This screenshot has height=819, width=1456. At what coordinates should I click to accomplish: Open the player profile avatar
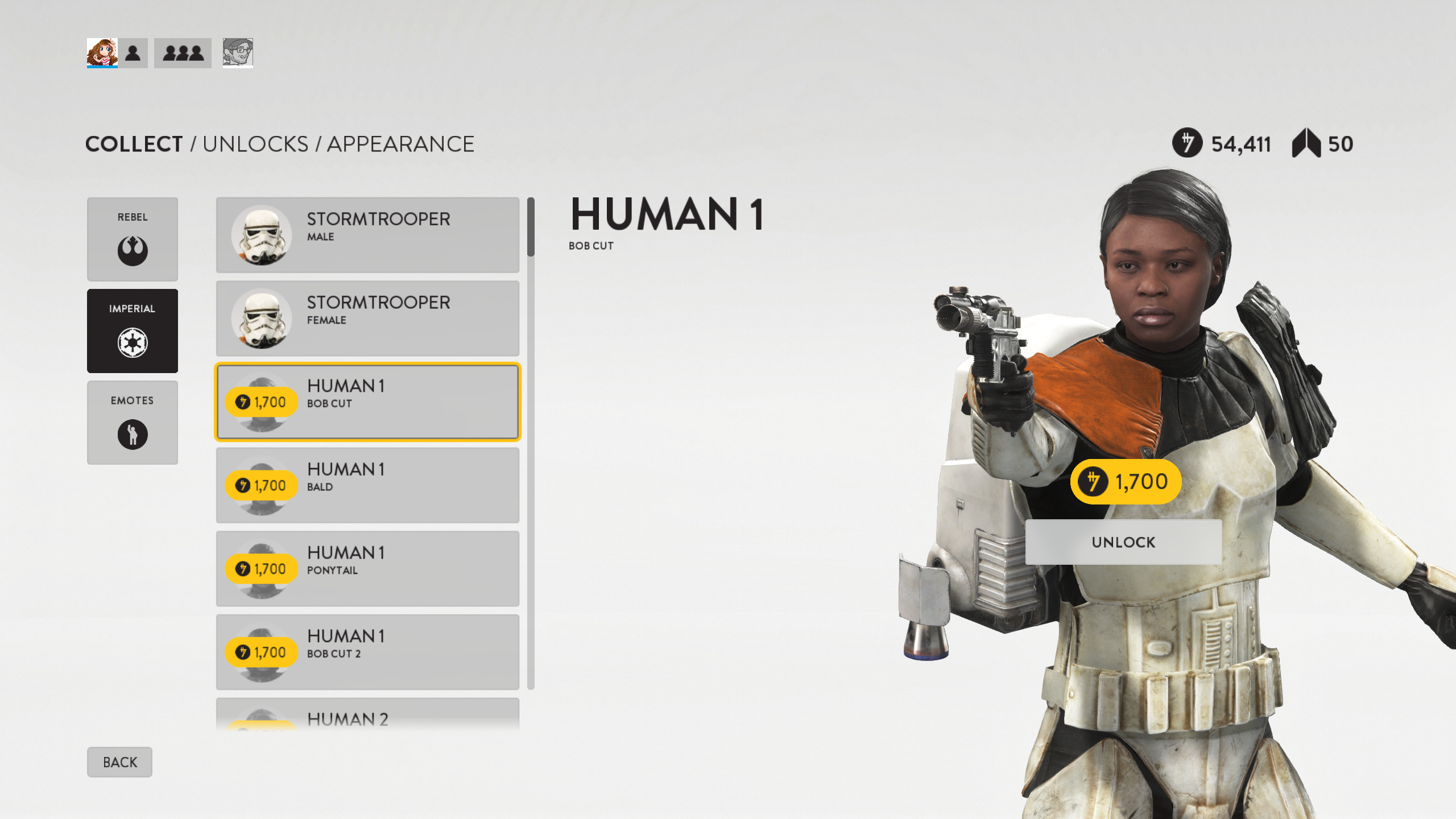tap(102, 53)
